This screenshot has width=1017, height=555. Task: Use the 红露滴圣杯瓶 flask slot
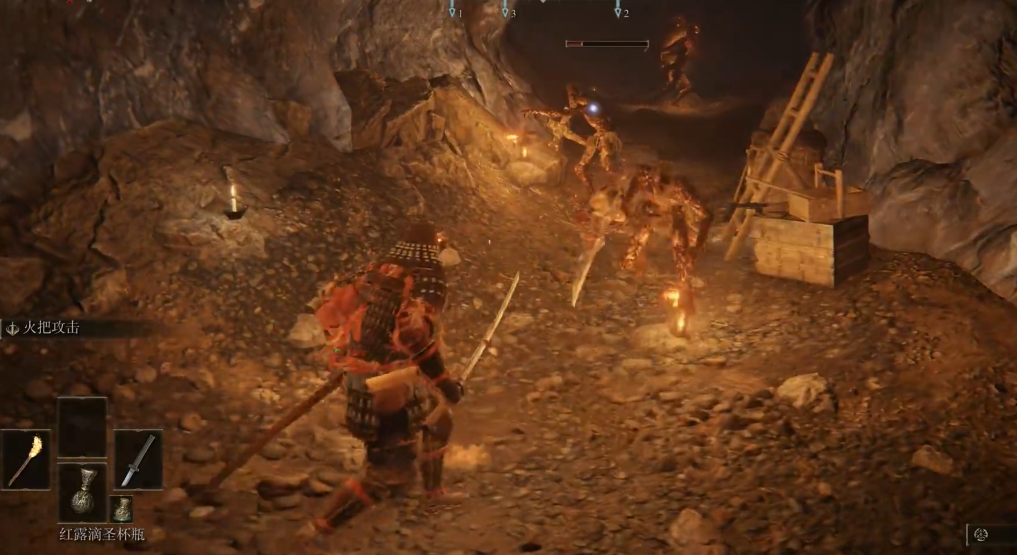pos(82,490)
